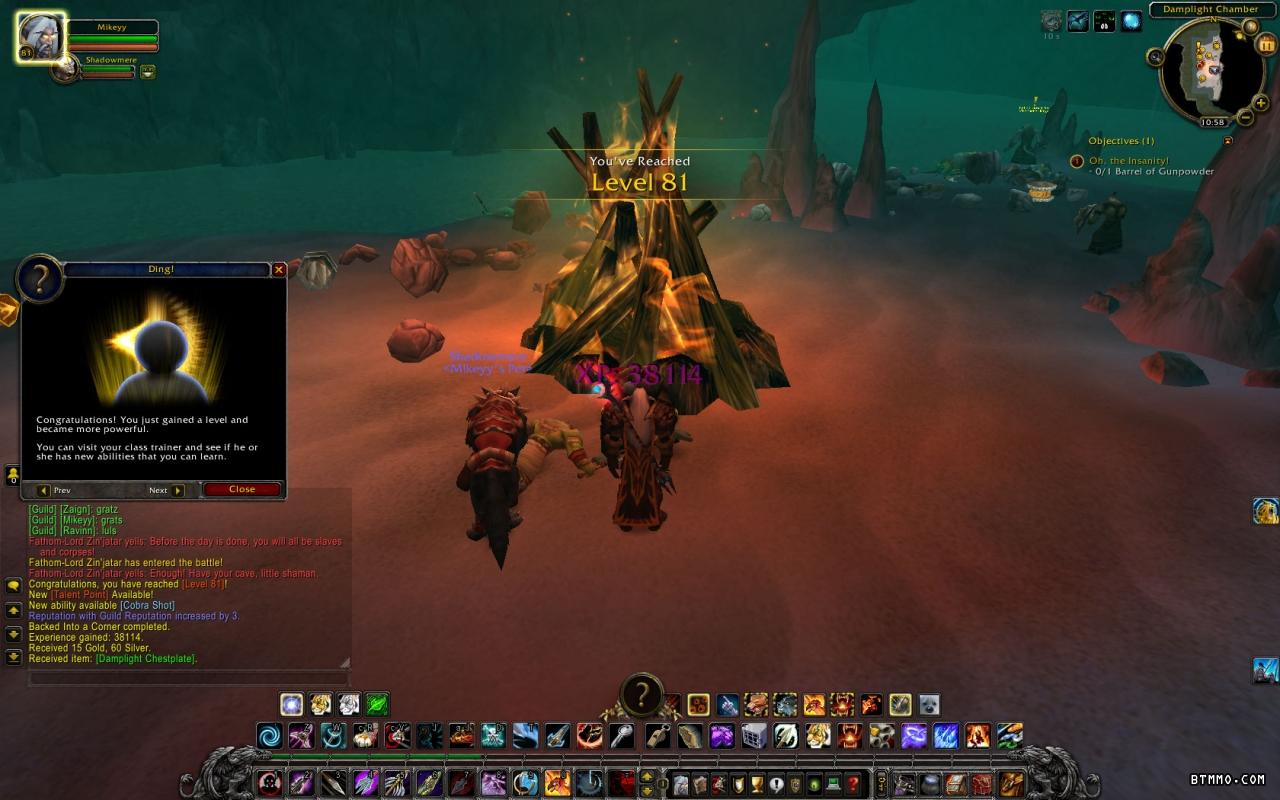Image resolution: width=1280 pixels, height=800 pixels.
Task: Click the Cobra Shot link in chat
Action: pos(147,606)
